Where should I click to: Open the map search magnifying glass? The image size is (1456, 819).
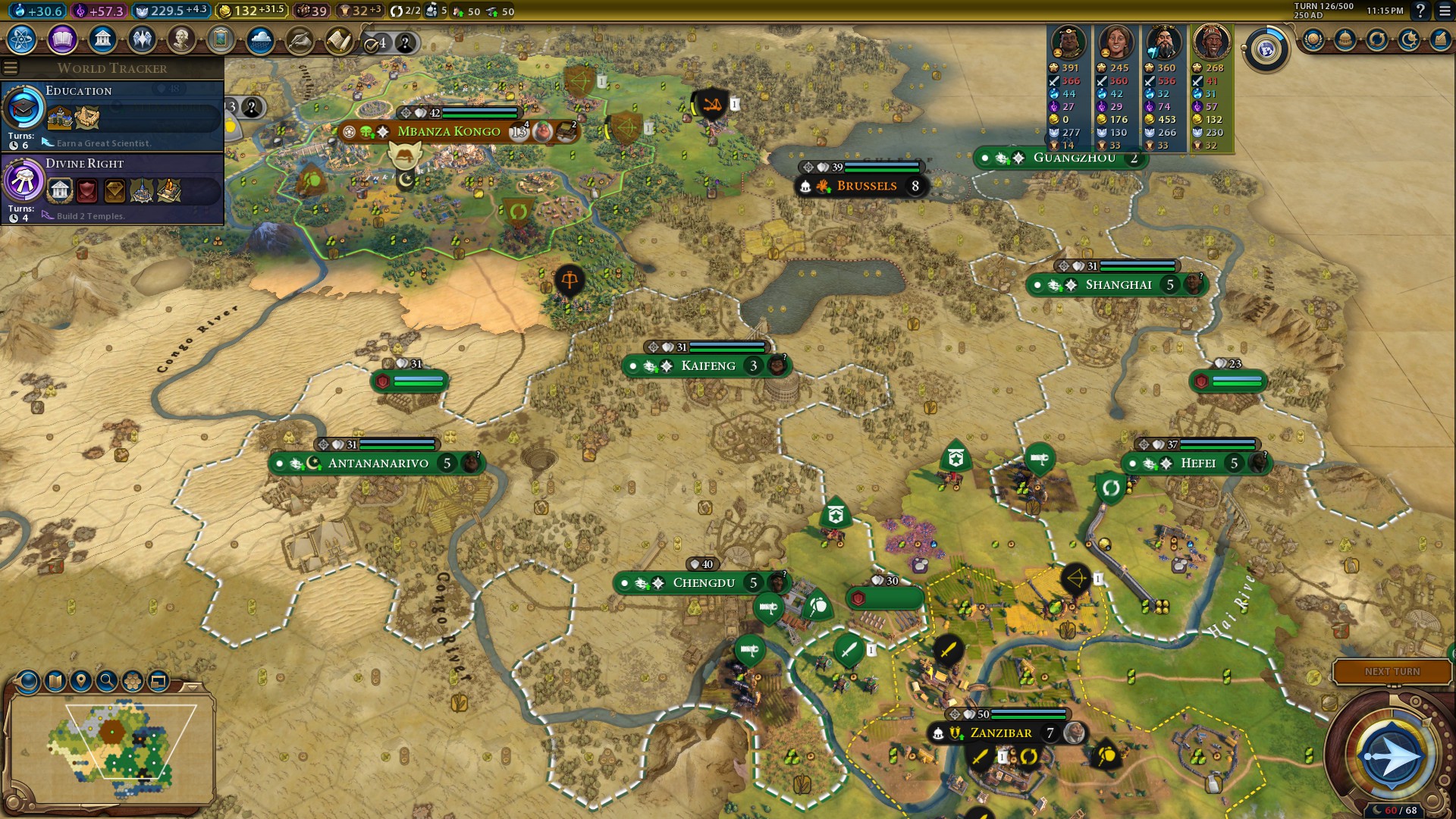pos(107,681)
